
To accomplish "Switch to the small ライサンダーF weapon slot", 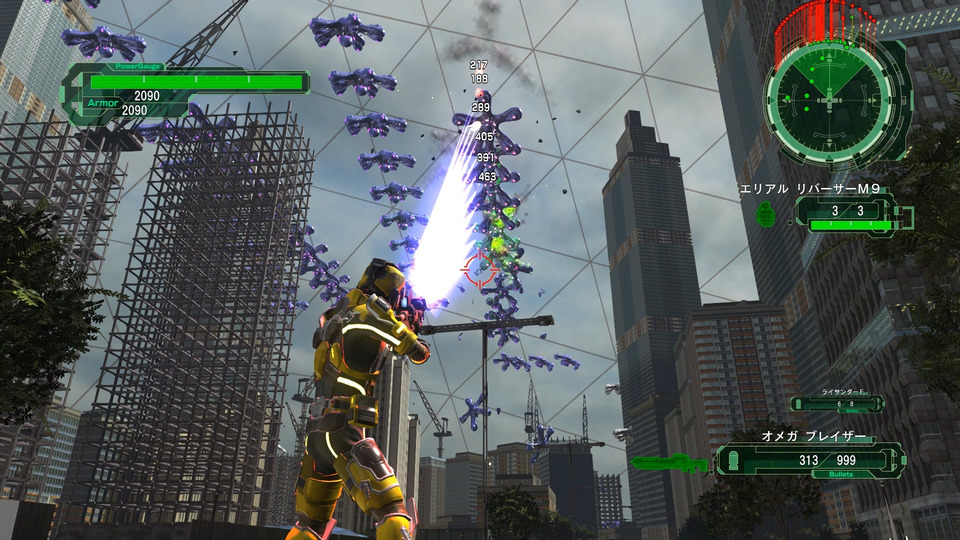I will click(836, 403).
